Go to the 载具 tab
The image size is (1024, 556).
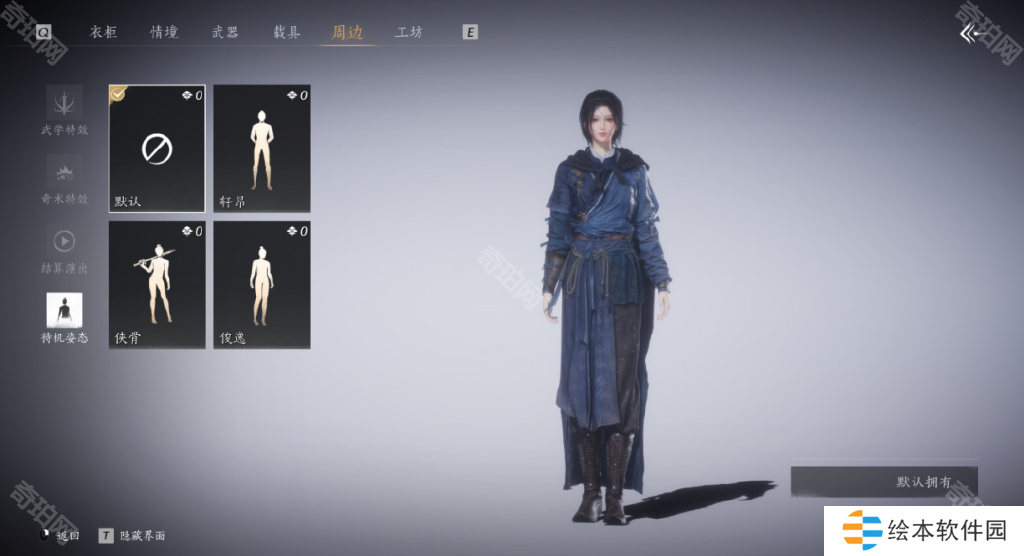point(287,32)
